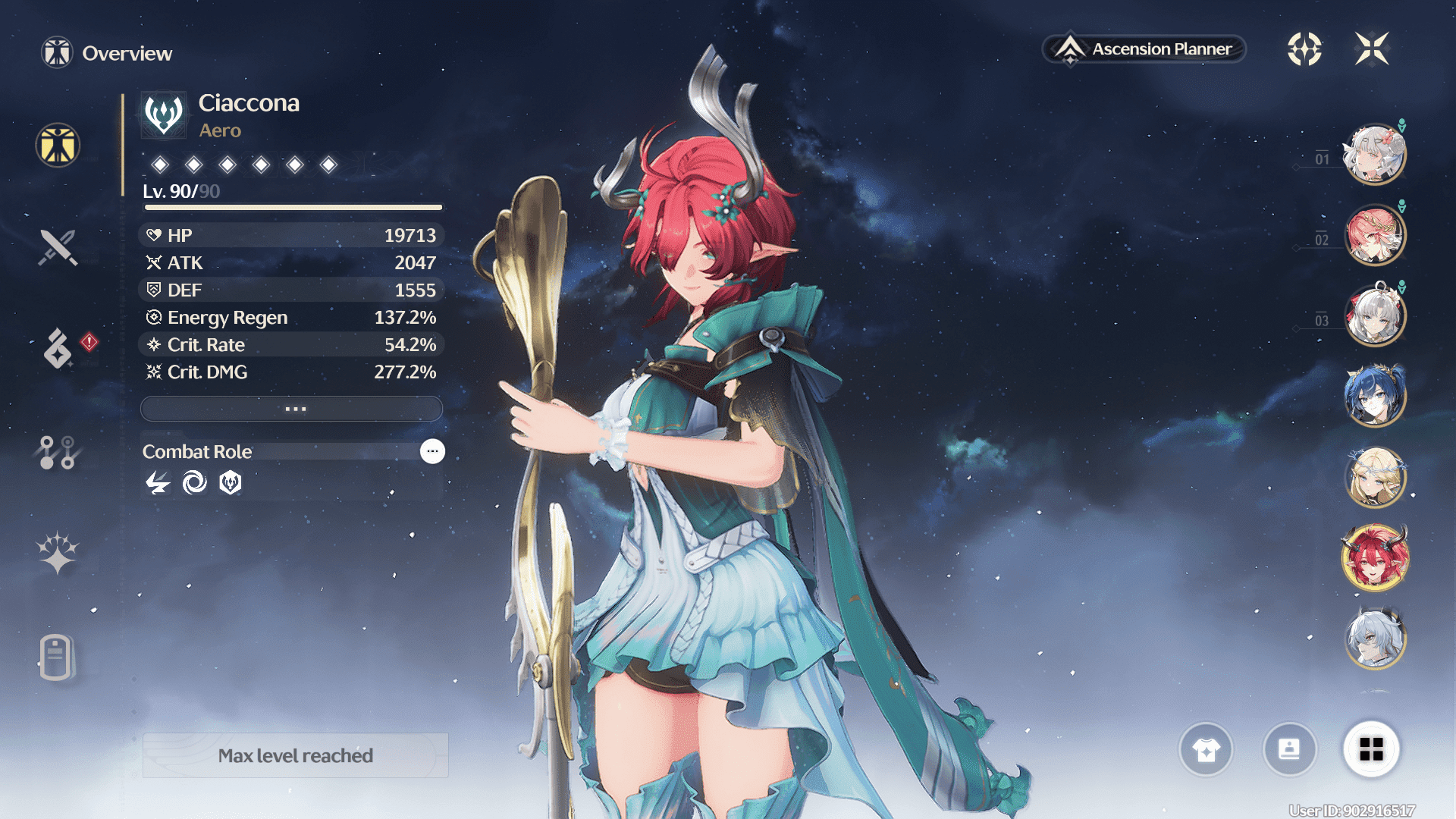Select the team slot 01 white-haired character

(x=1375, y=155)
